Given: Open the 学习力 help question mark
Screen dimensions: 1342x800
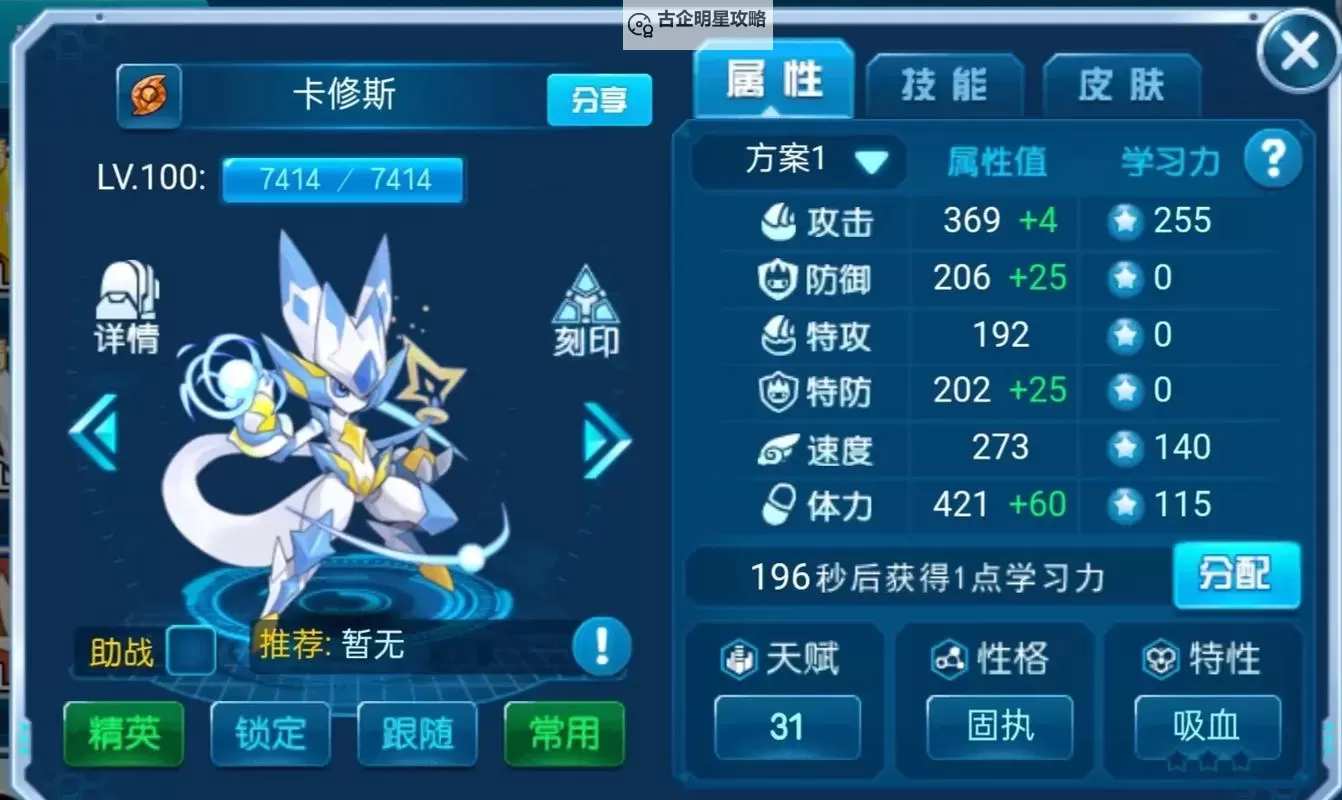Looking at the screenshot, I should tap(1274, 158).
